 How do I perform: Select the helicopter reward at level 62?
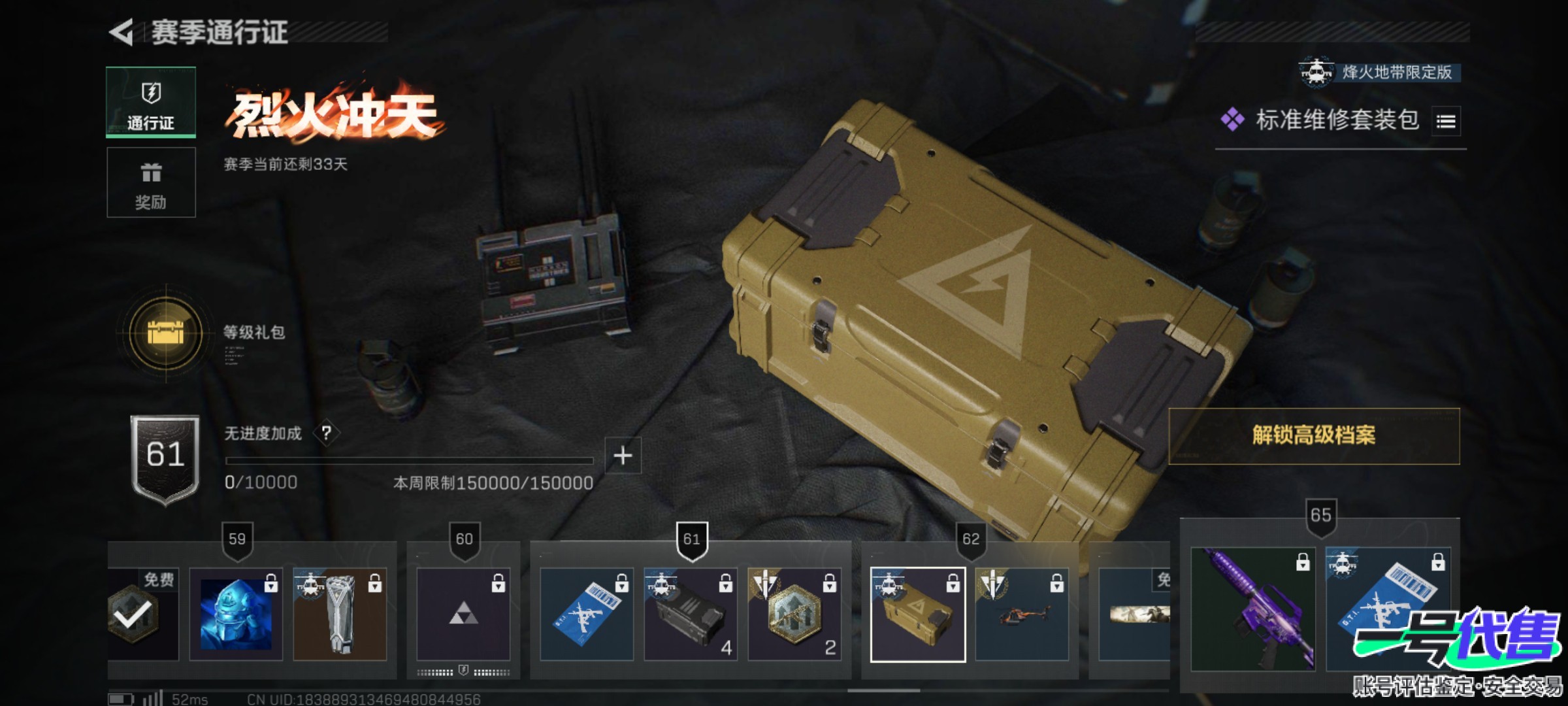point(1021,614)
